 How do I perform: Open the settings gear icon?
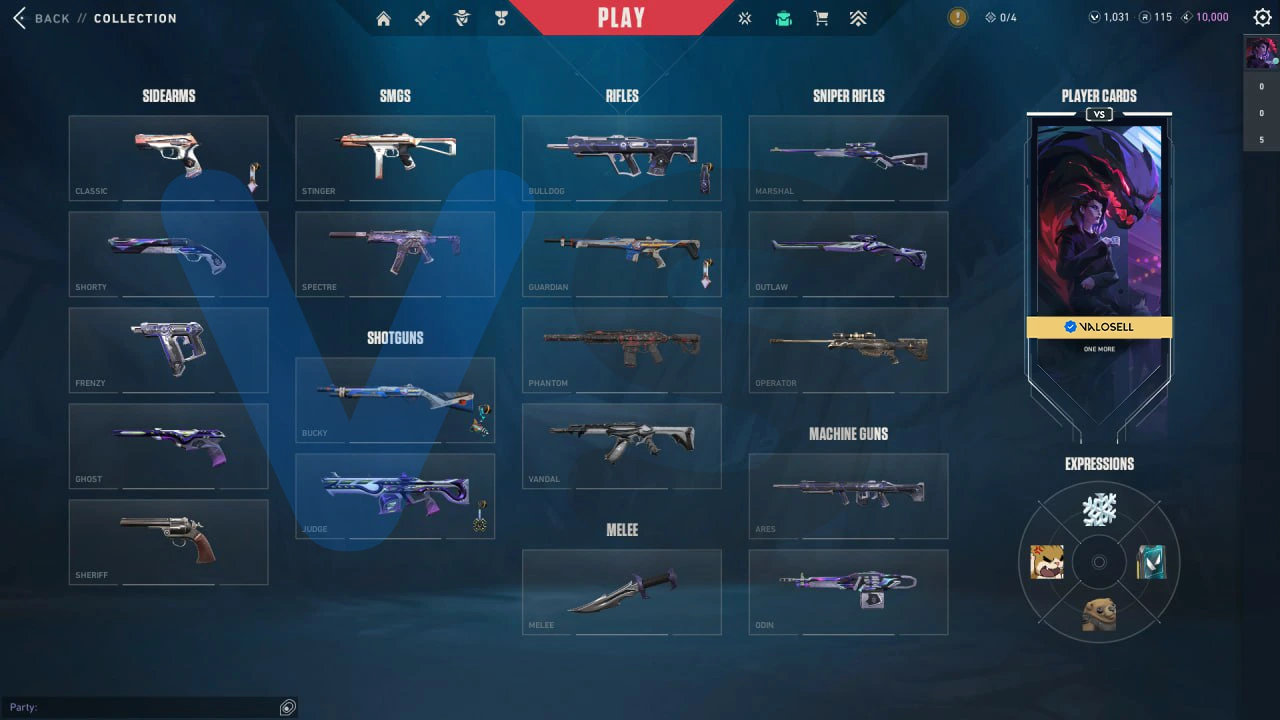tap(1262, 17)
